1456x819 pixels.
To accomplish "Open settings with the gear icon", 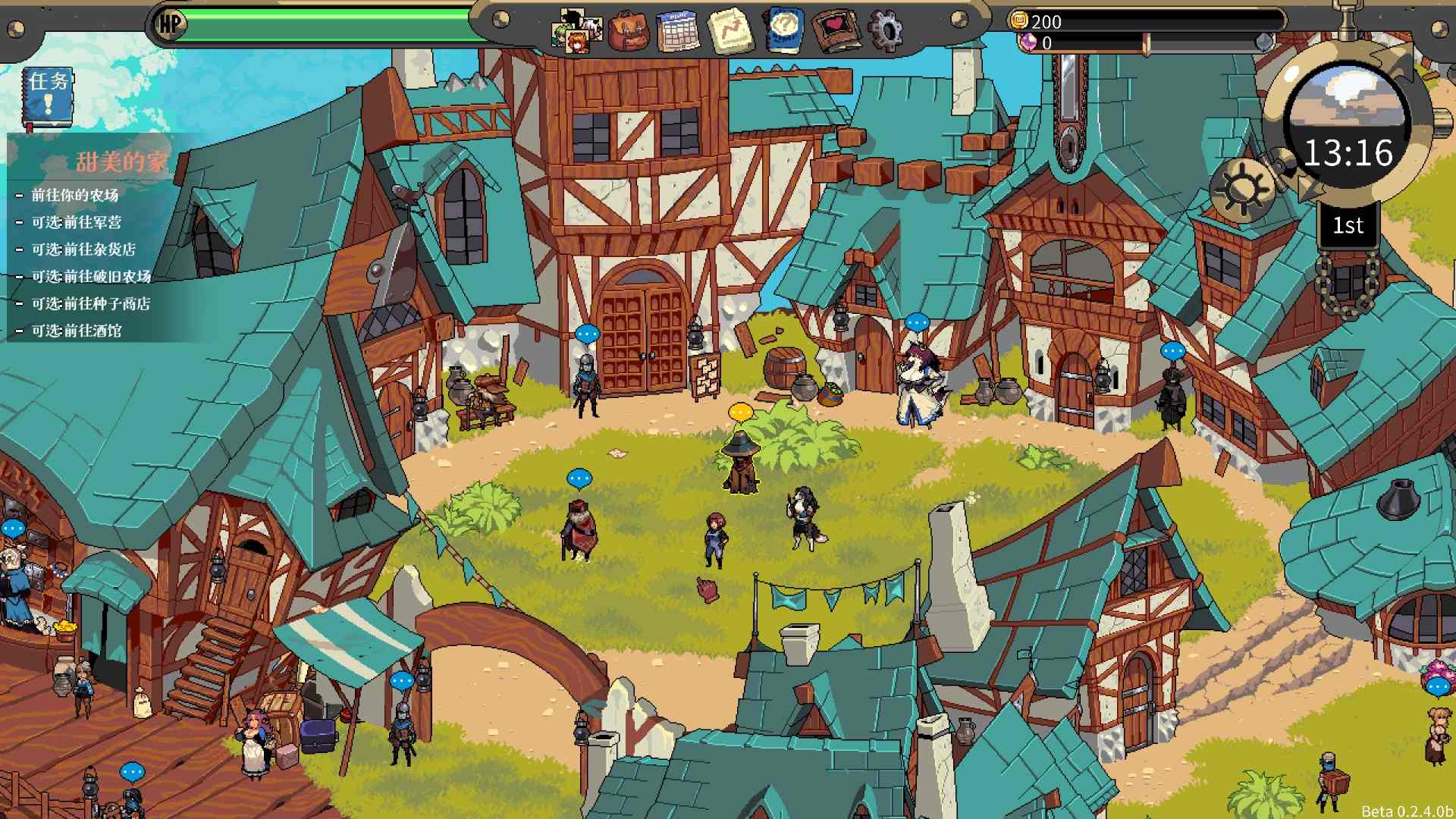I will [884, 31].
